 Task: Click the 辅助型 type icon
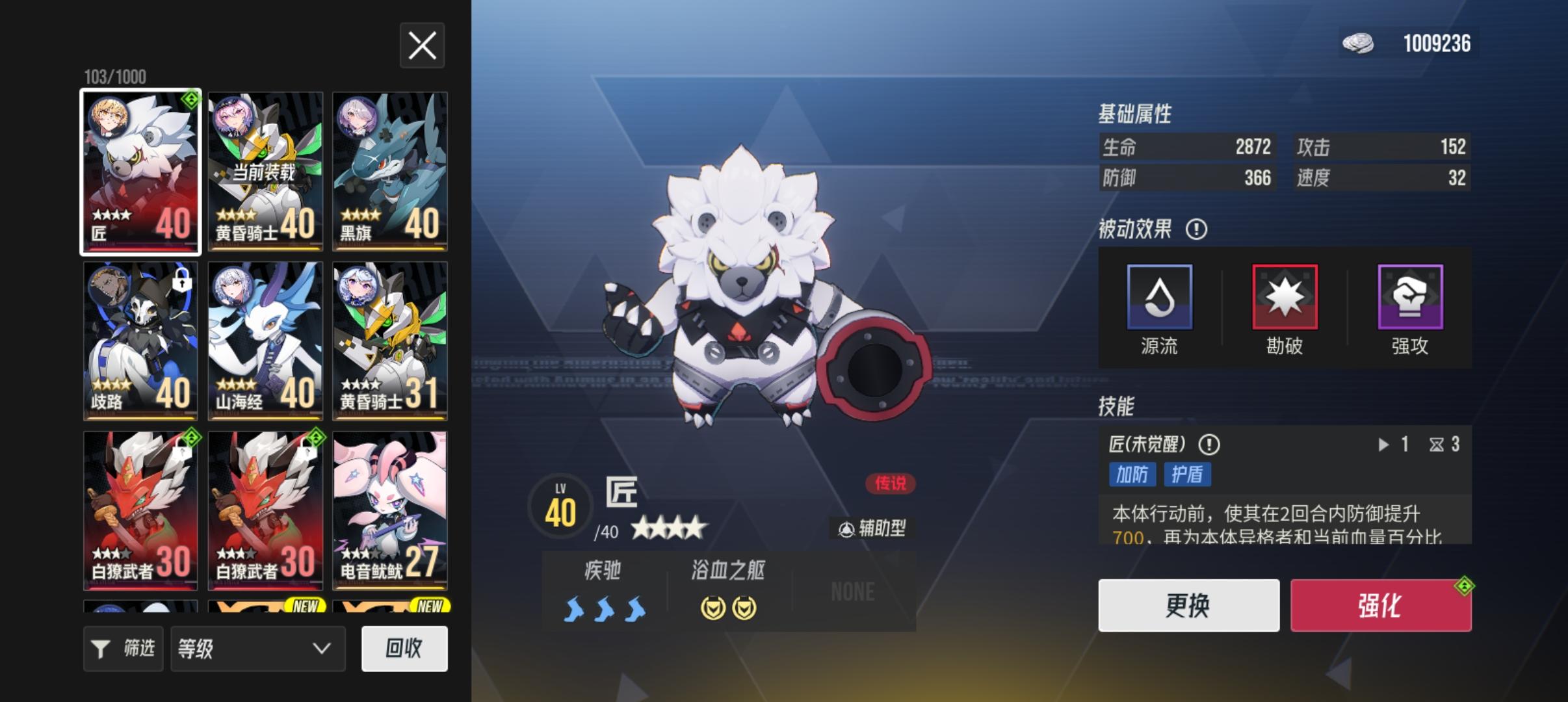(846, 528)
